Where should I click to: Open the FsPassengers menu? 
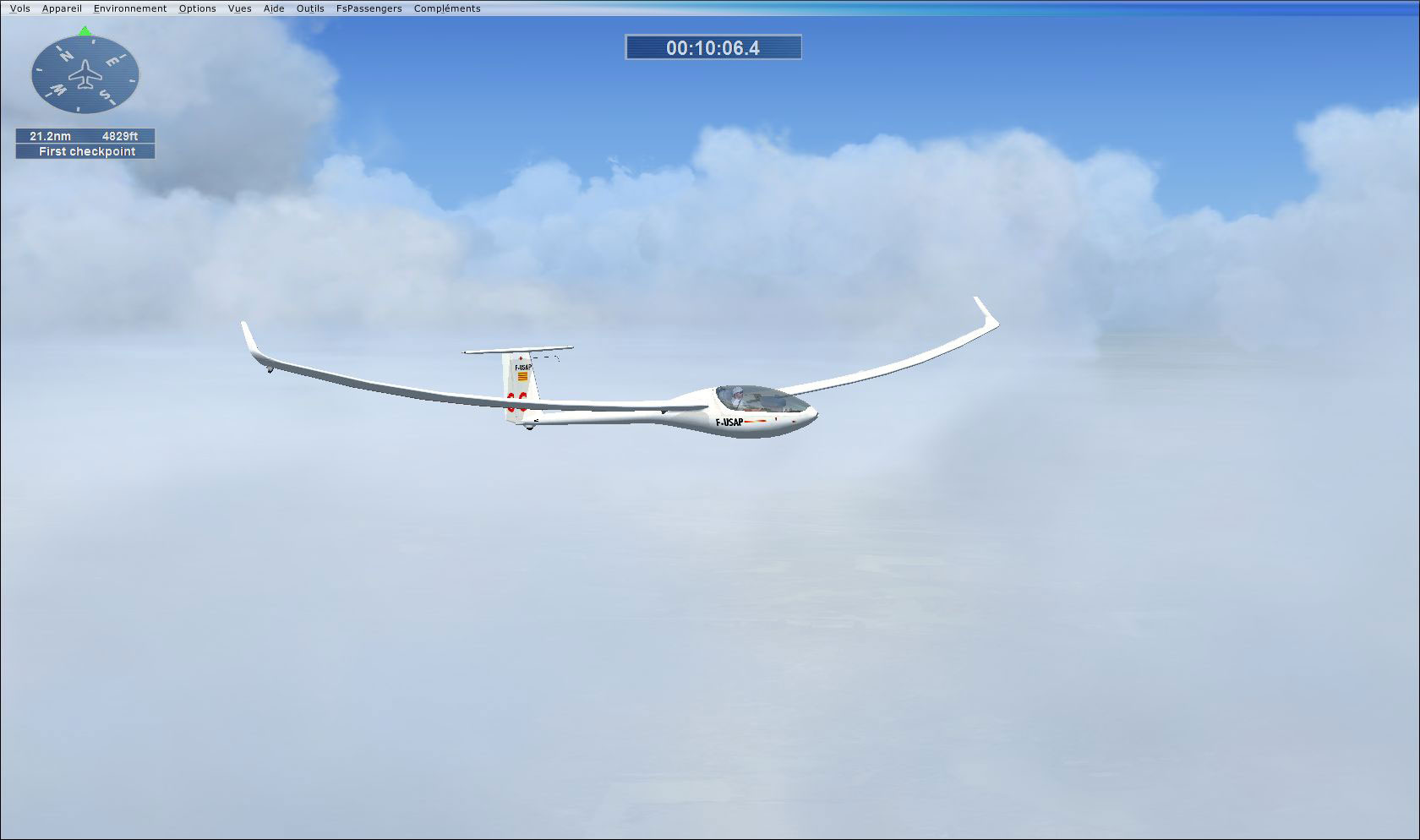(x=369, y=8)
